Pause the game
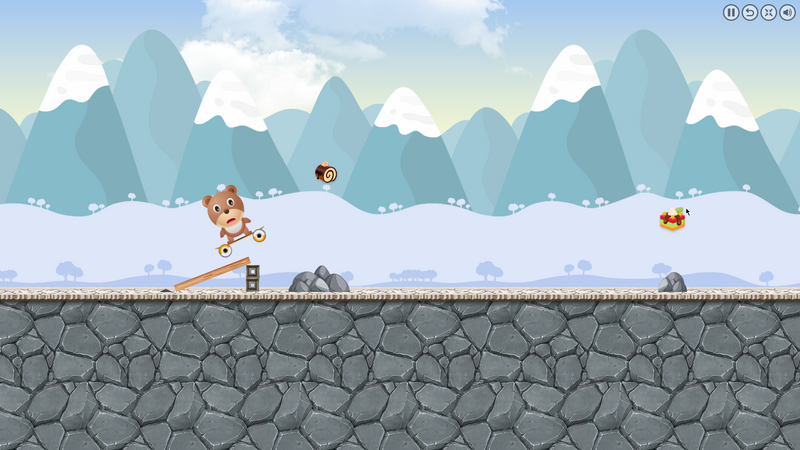This screenshot has height=450, width=800. [x=731, y=12]
